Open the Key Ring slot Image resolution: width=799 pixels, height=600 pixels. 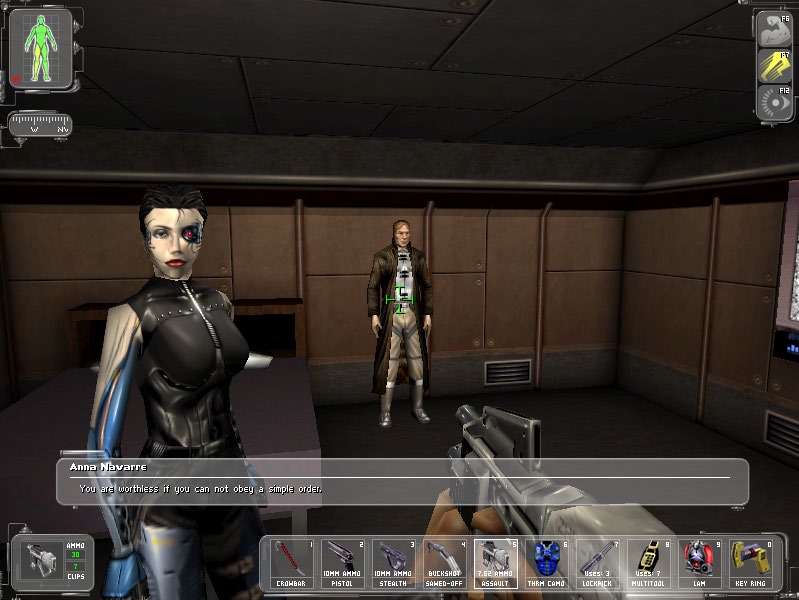748,563
